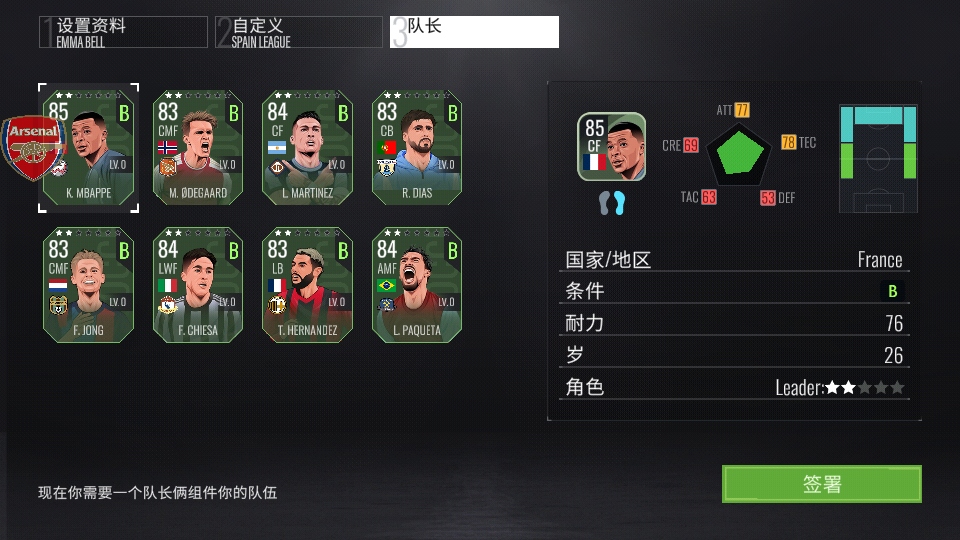The width and height of the screenshot is (960, 540).
Task: Select the T. Hernandez card
Action: (307, 285)
